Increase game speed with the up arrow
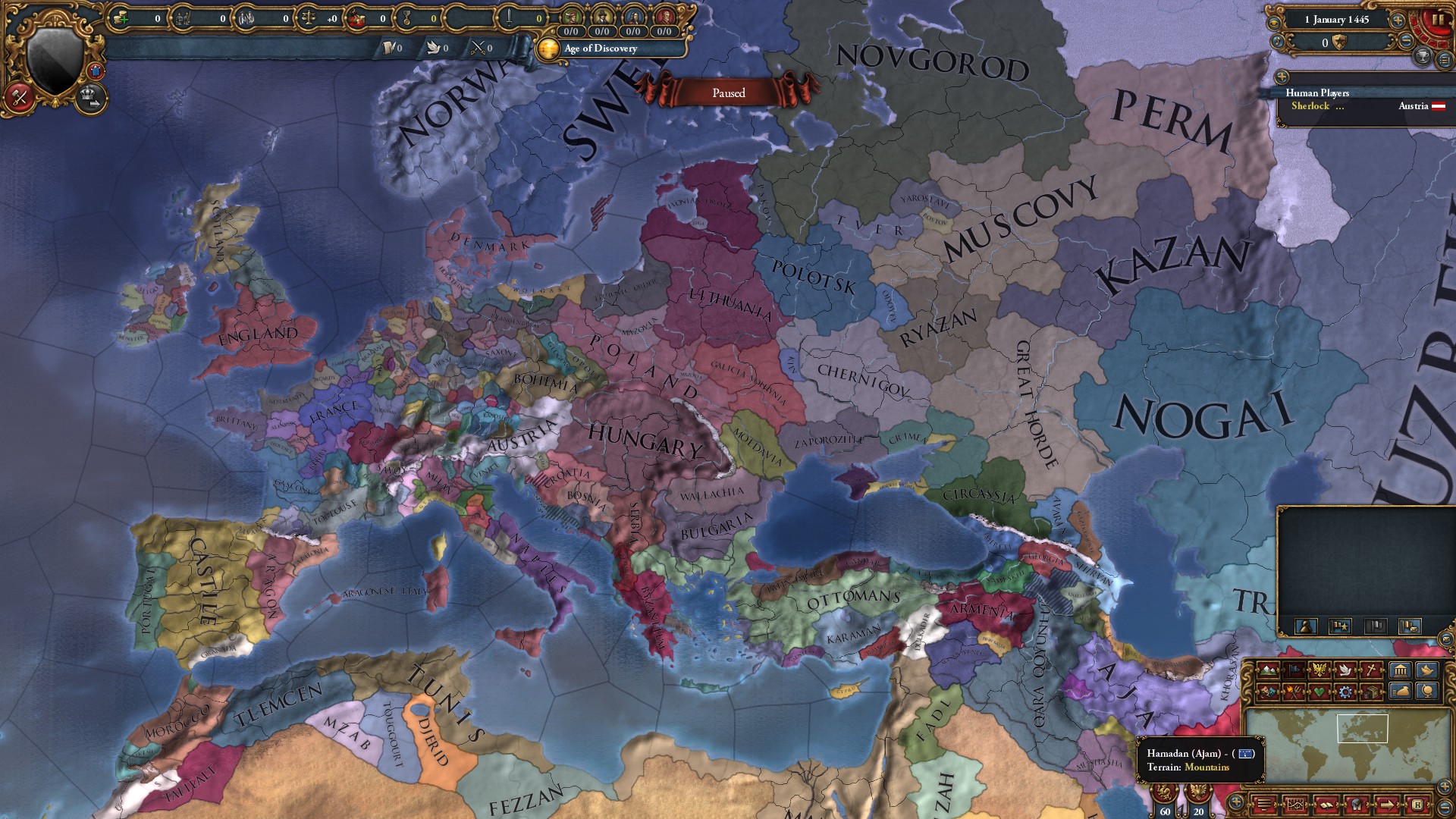This screenshot has width=1456, height=819. (x=1398, y=20)
